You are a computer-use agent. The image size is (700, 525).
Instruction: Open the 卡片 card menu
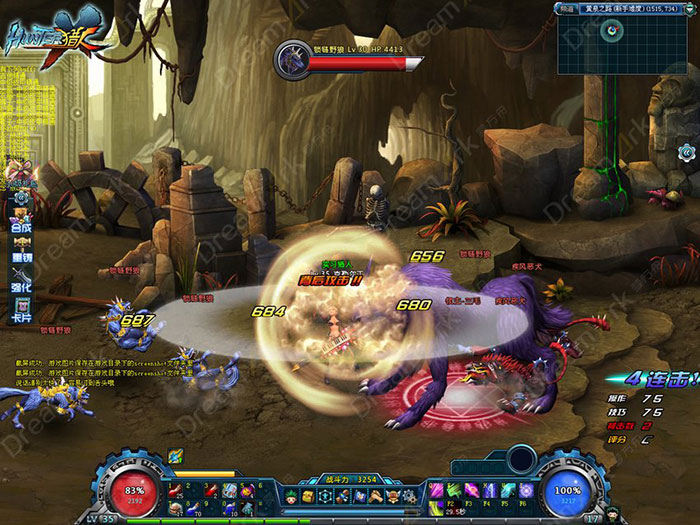click(21, 316)
